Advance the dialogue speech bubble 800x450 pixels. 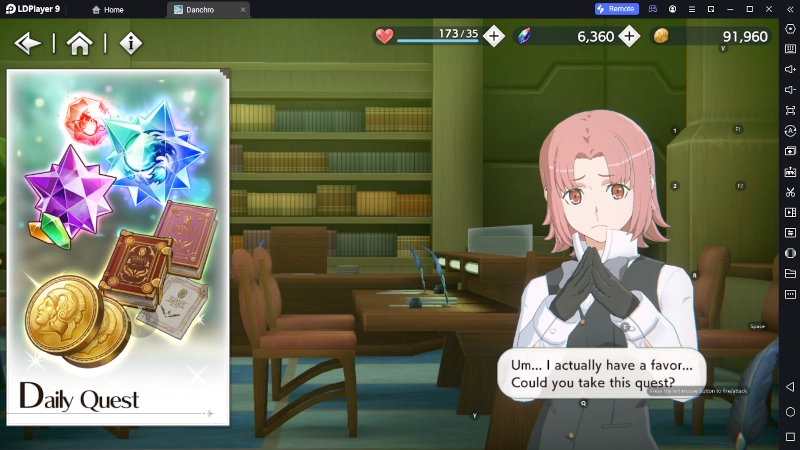[600, 372]
